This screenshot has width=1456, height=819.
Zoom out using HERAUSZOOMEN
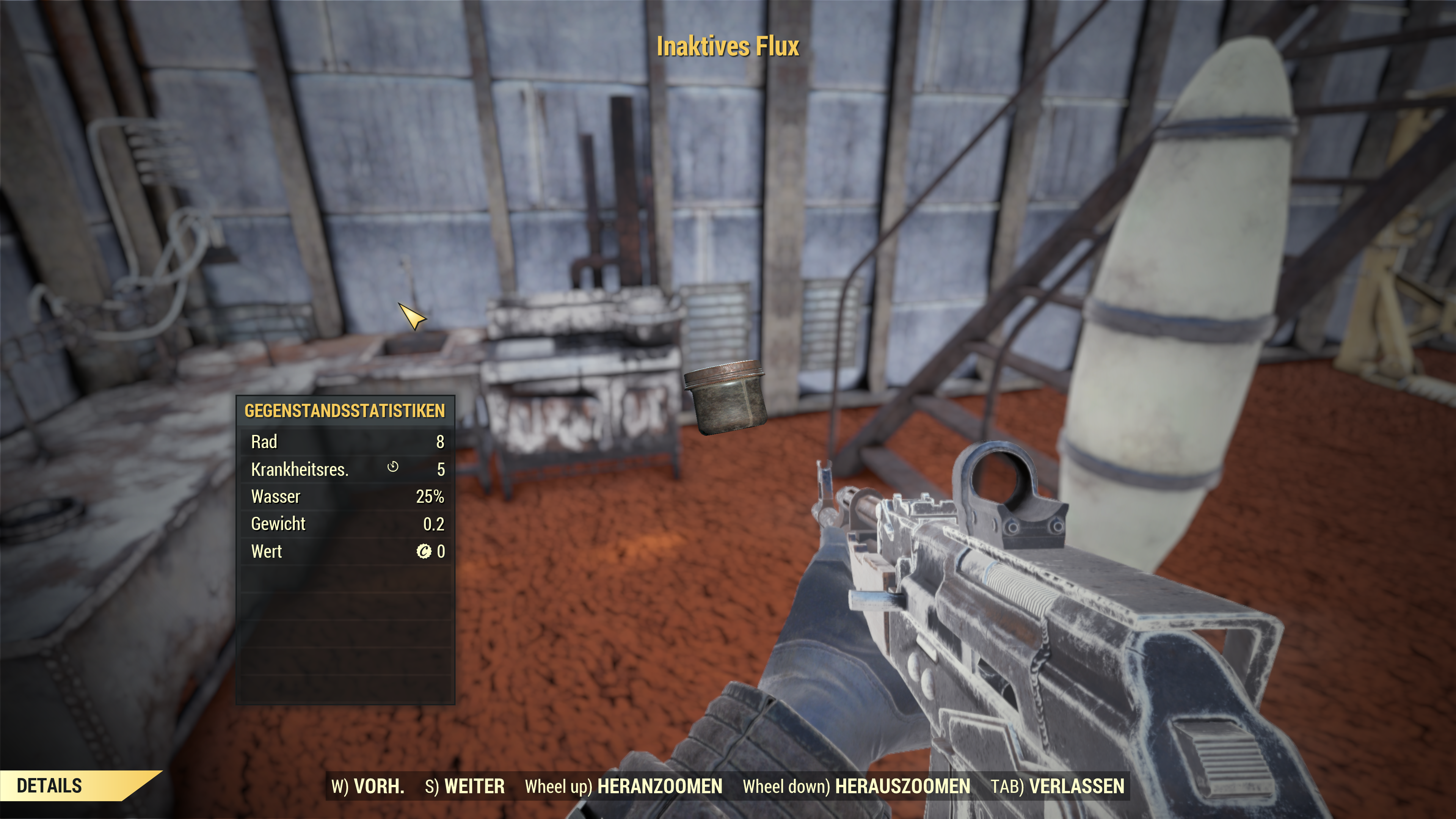coord(856,786)
